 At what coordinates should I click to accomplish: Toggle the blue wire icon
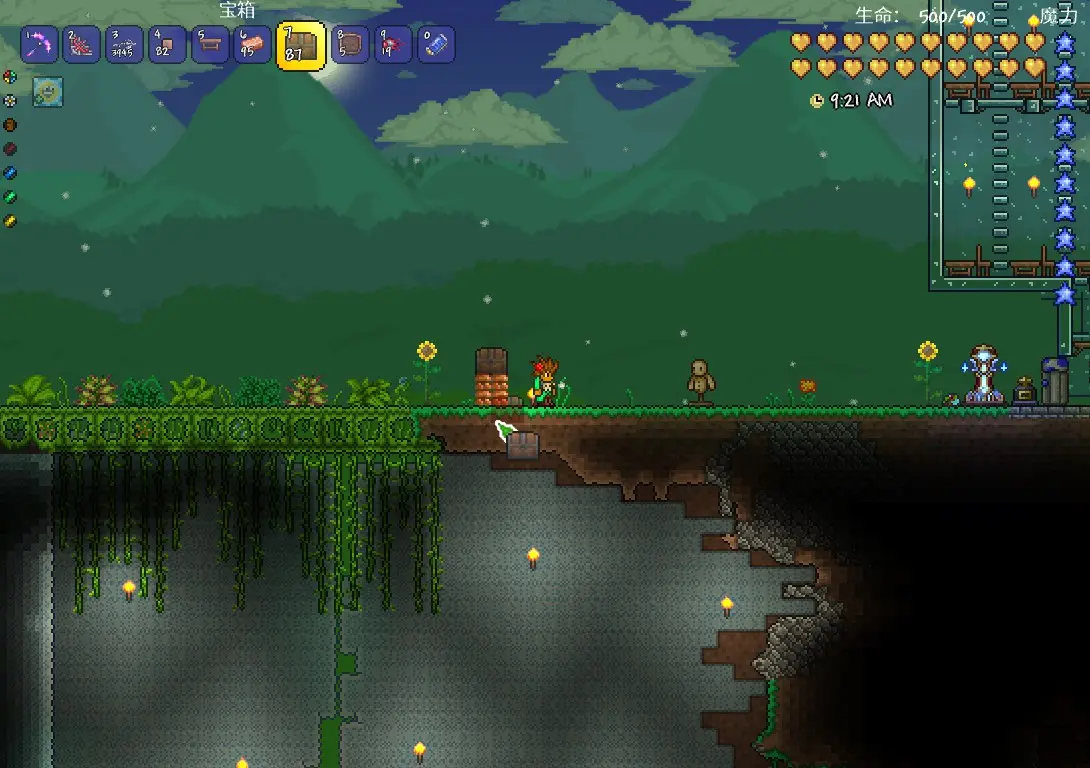(10, 173)
